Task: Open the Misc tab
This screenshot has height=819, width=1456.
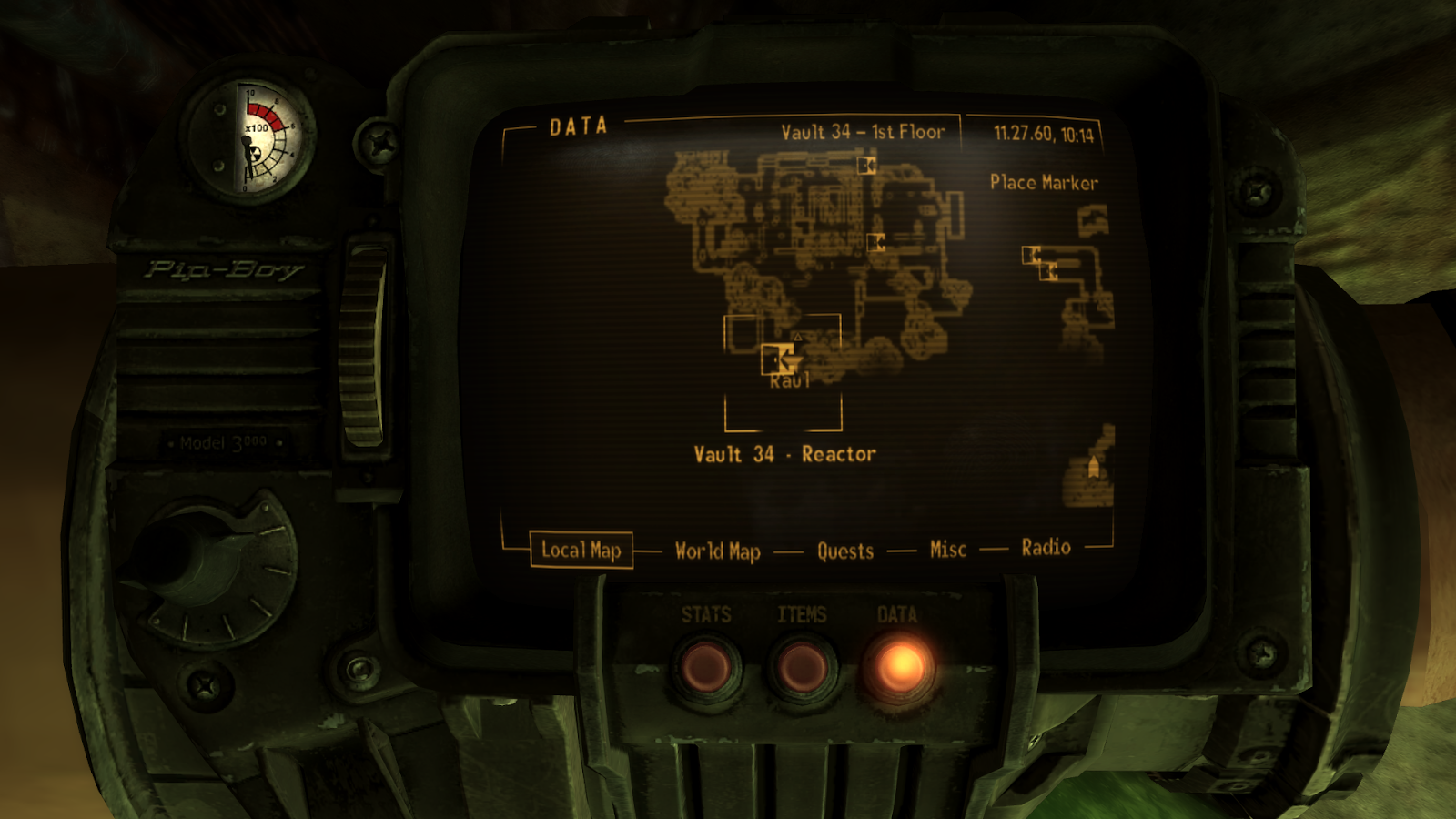Action: tap(947, 548)
